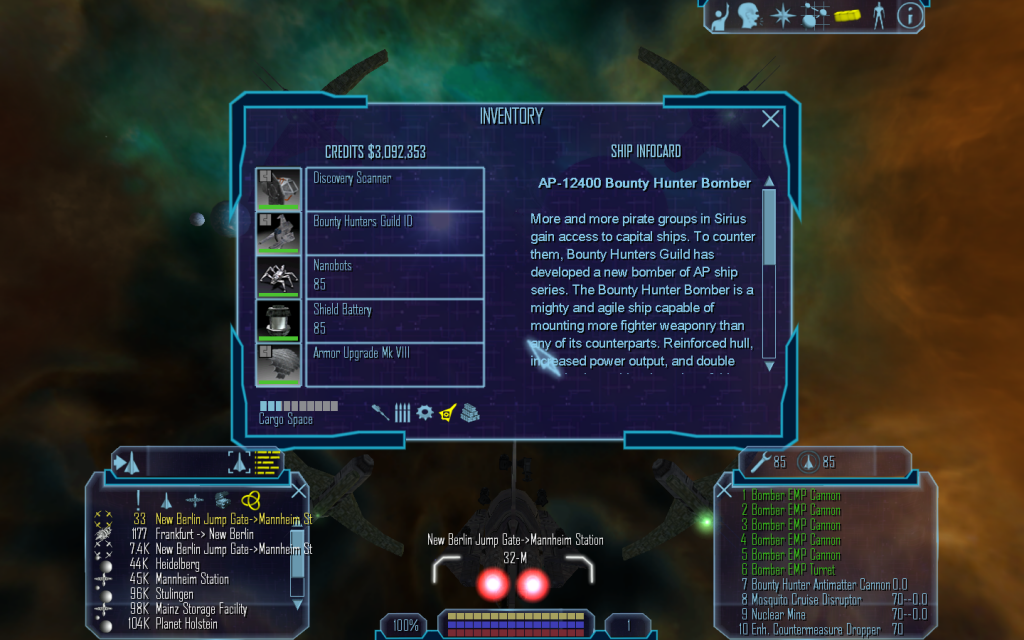Open the yellow inventory cargo icon
The height and width of the screenshot is (640, 1024).
(x=848, y=16)
